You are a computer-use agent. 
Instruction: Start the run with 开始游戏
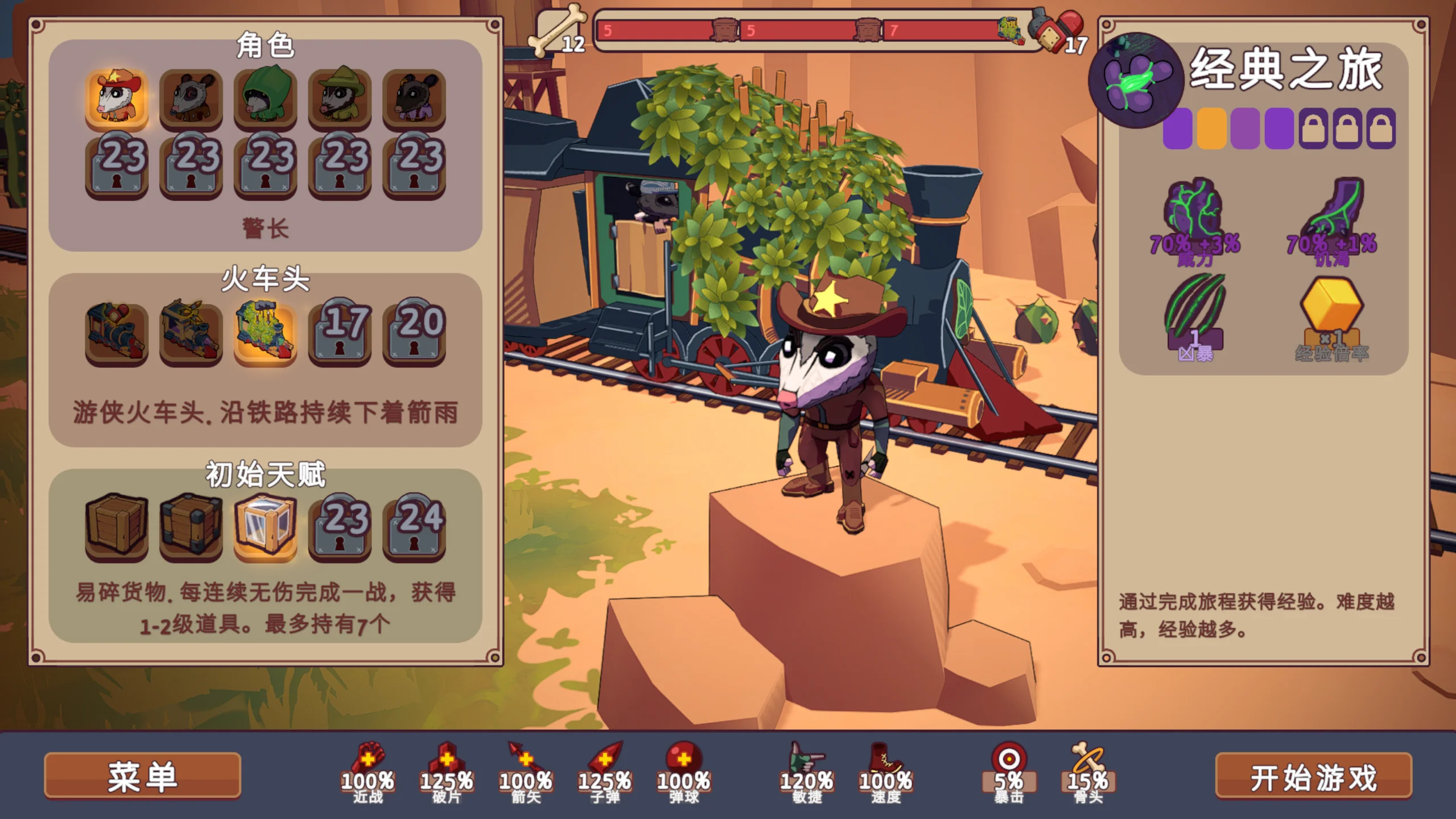(1313, 777)
